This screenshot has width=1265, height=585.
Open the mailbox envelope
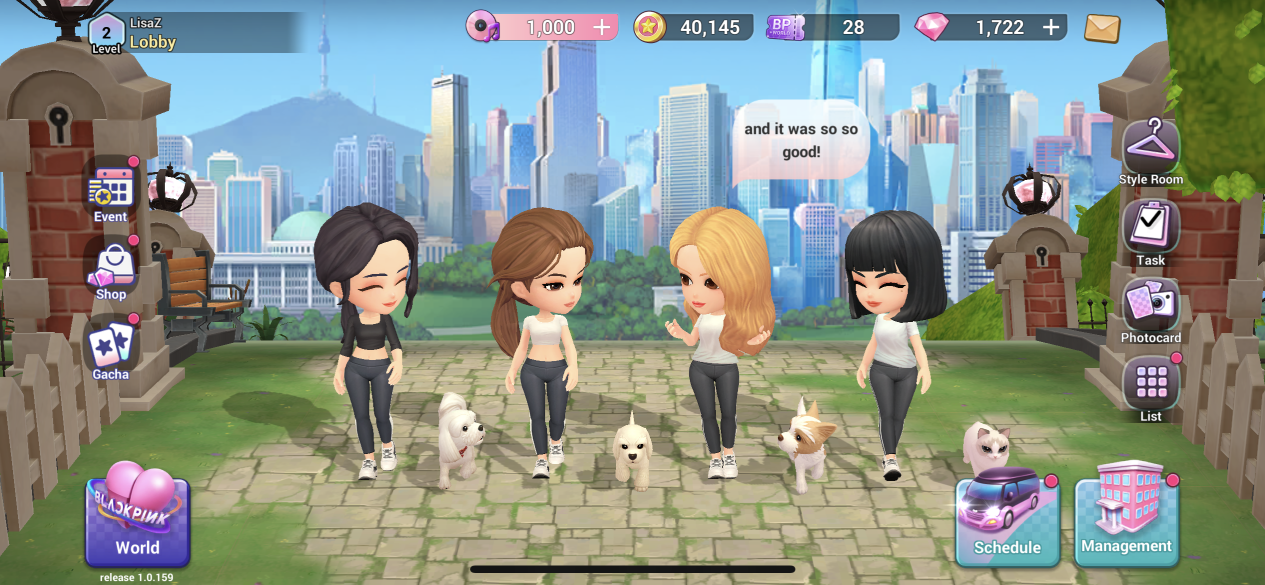coord(1102,28)
